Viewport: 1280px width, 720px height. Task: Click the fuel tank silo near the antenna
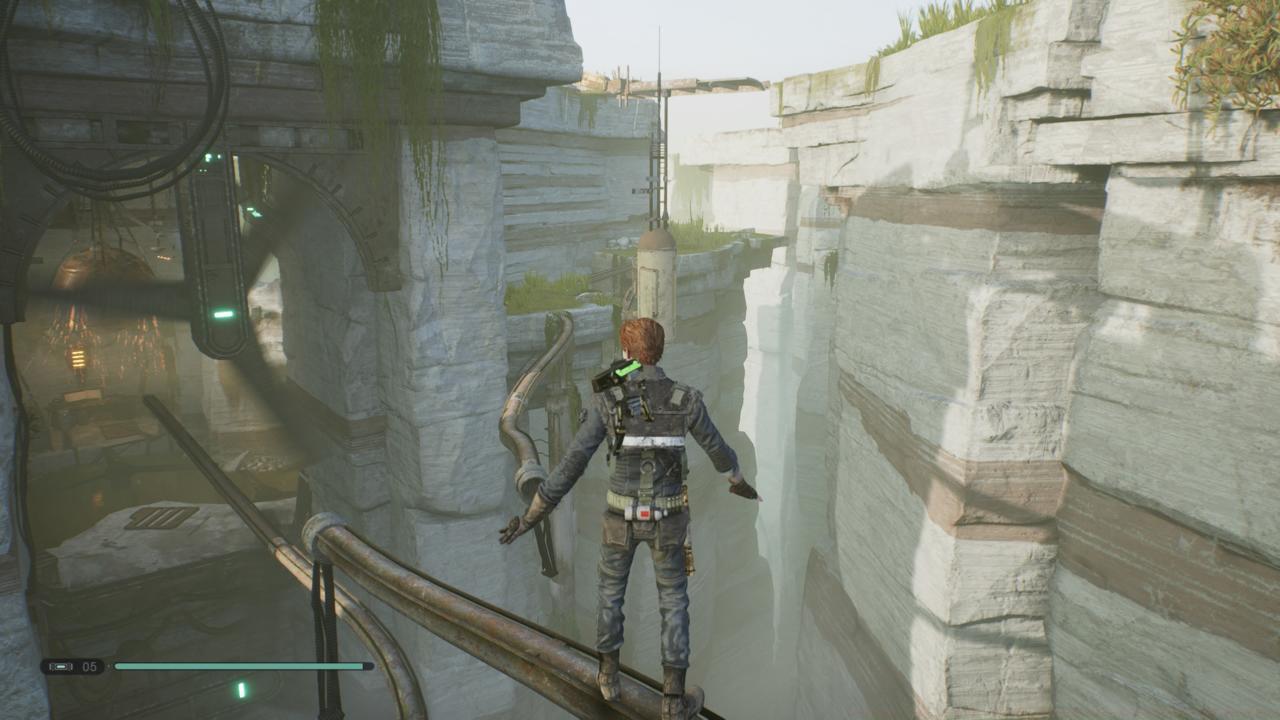tap(655, 275)
